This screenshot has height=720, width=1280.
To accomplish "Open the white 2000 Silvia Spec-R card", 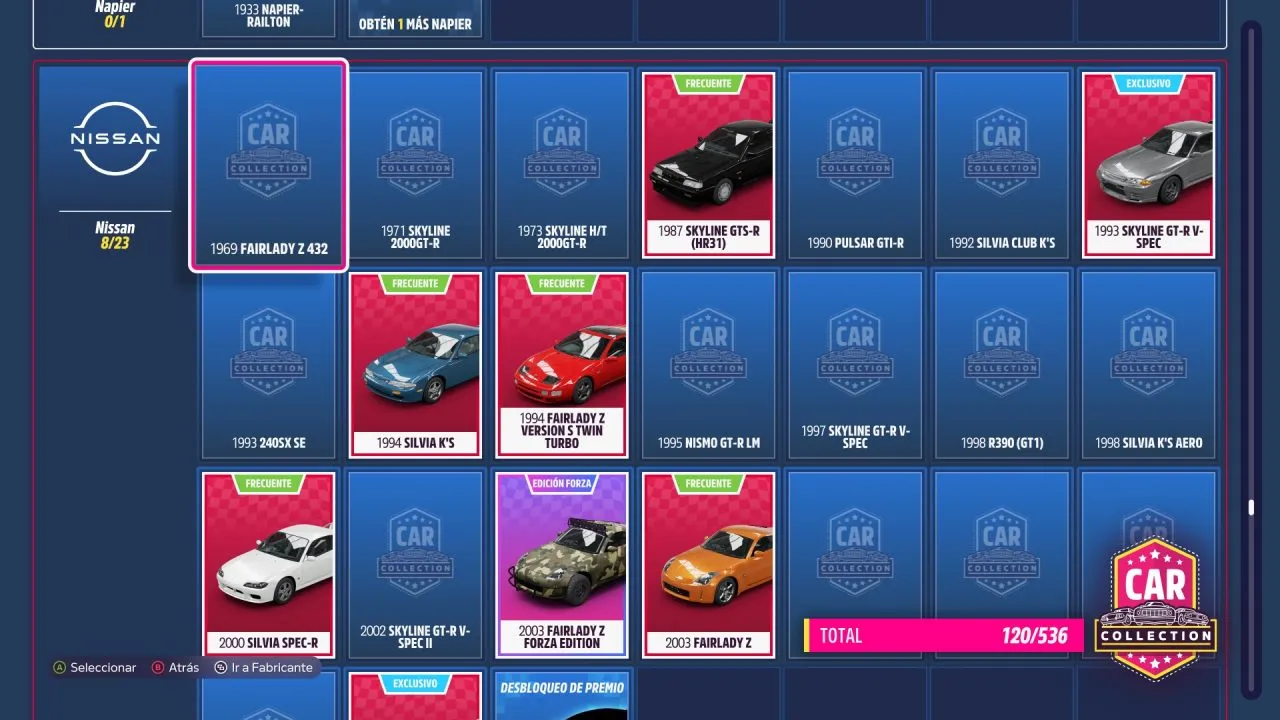I will (x=268, y=565).
